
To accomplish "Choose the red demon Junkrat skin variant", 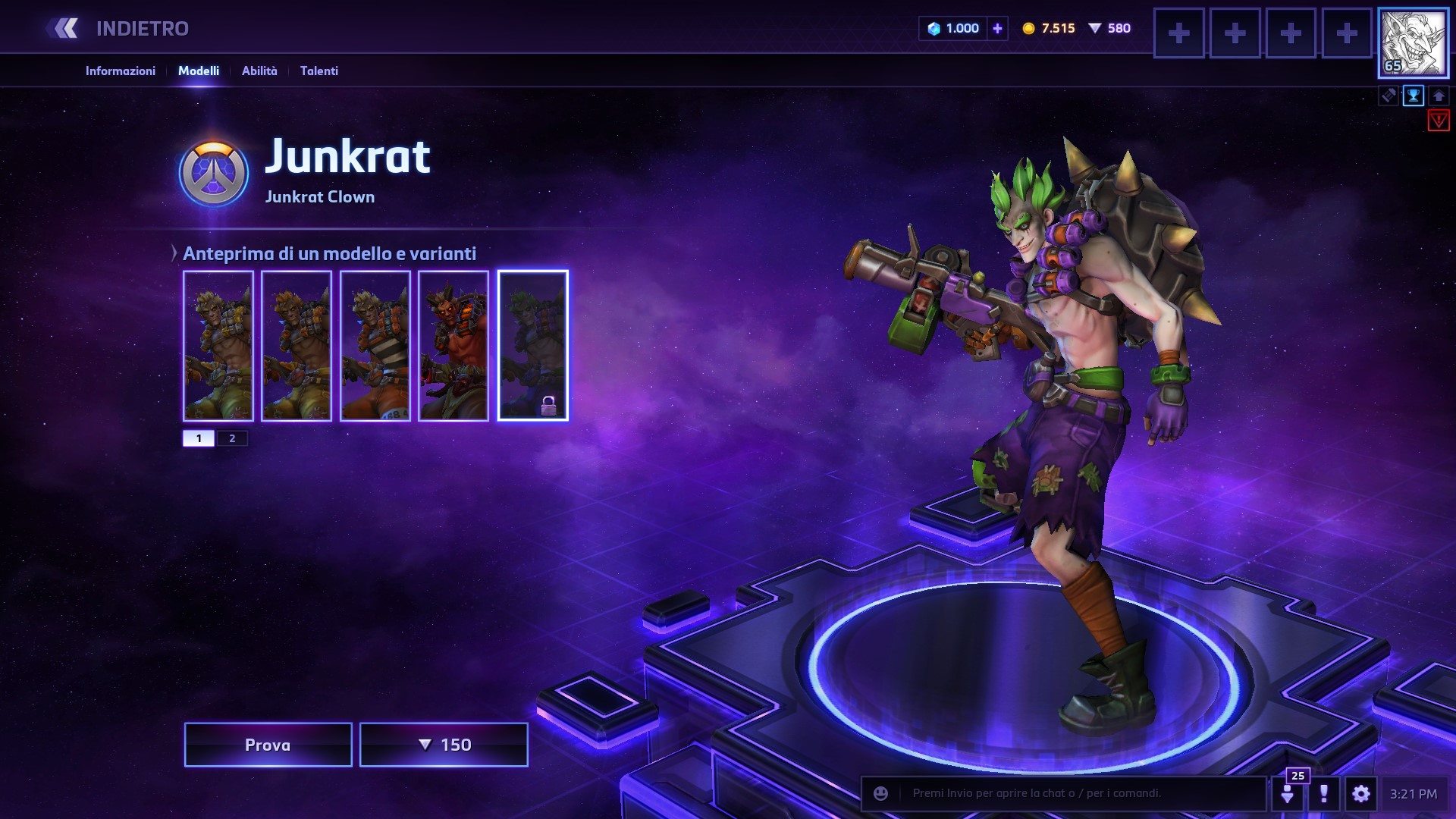I will [x=453, y=345].
